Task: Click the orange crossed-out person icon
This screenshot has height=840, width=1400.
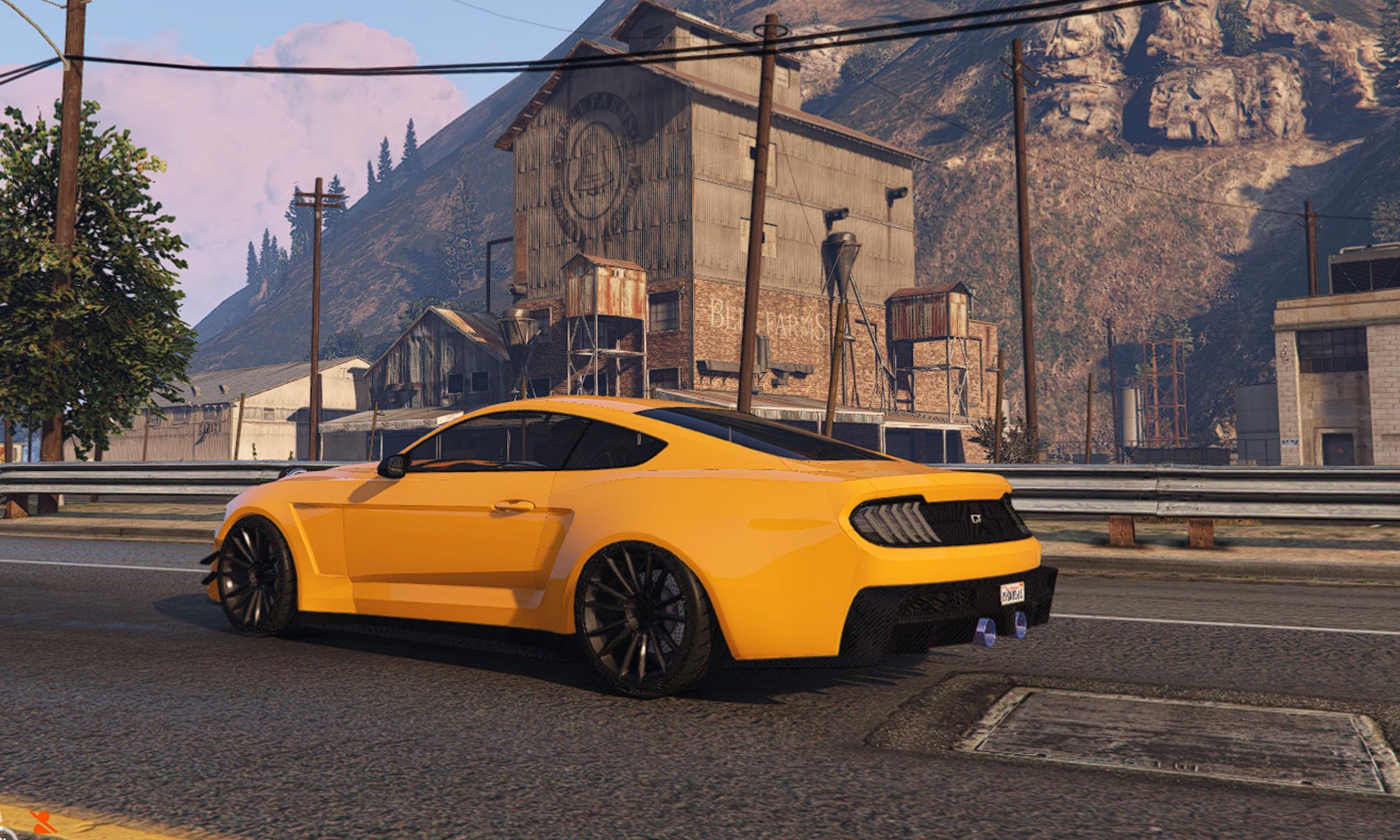Action: (x=43, y=822)
